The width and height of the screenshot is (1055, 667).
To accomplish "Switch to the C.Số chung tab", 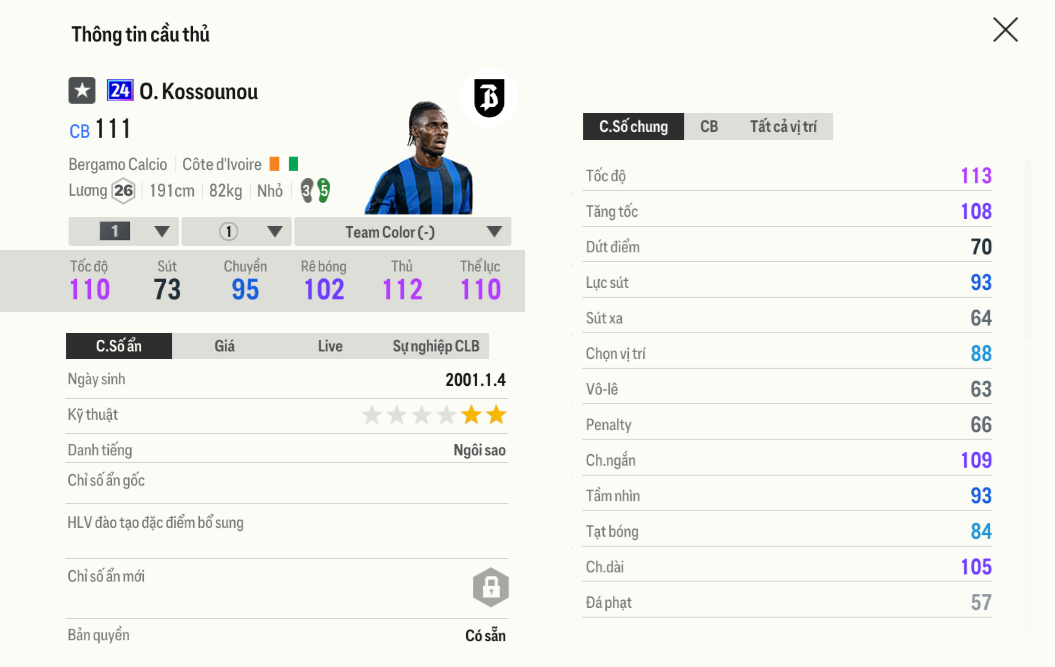I will tap(633, 126).
